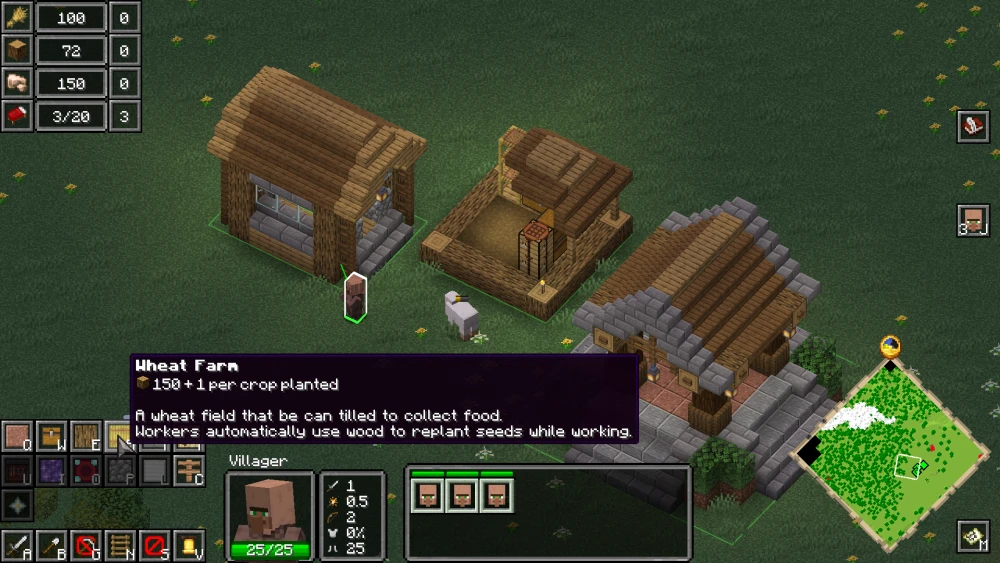
Task: Pick the oak planks building button
Action: point(86,437)
